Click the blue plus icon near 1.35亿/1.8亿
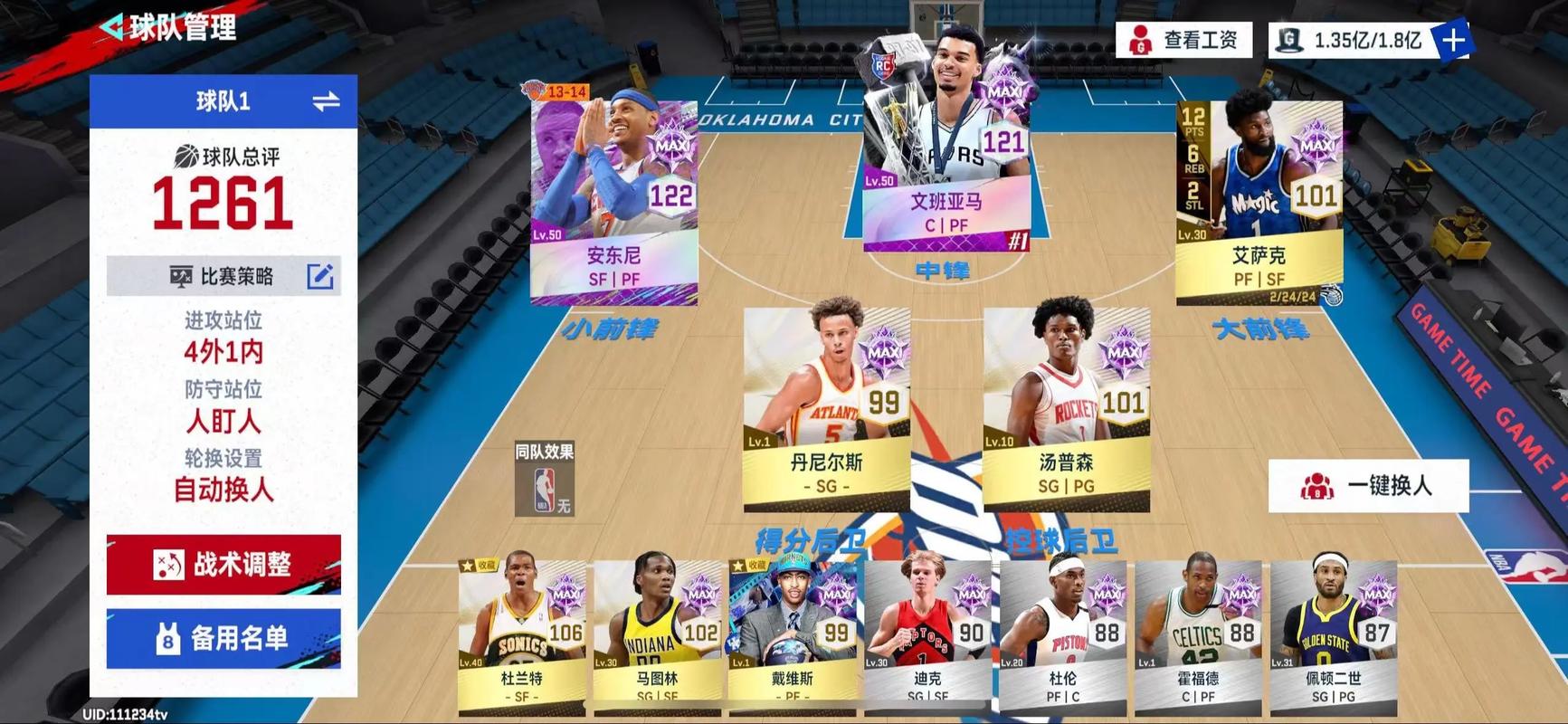 click(x=1455, y=40)
